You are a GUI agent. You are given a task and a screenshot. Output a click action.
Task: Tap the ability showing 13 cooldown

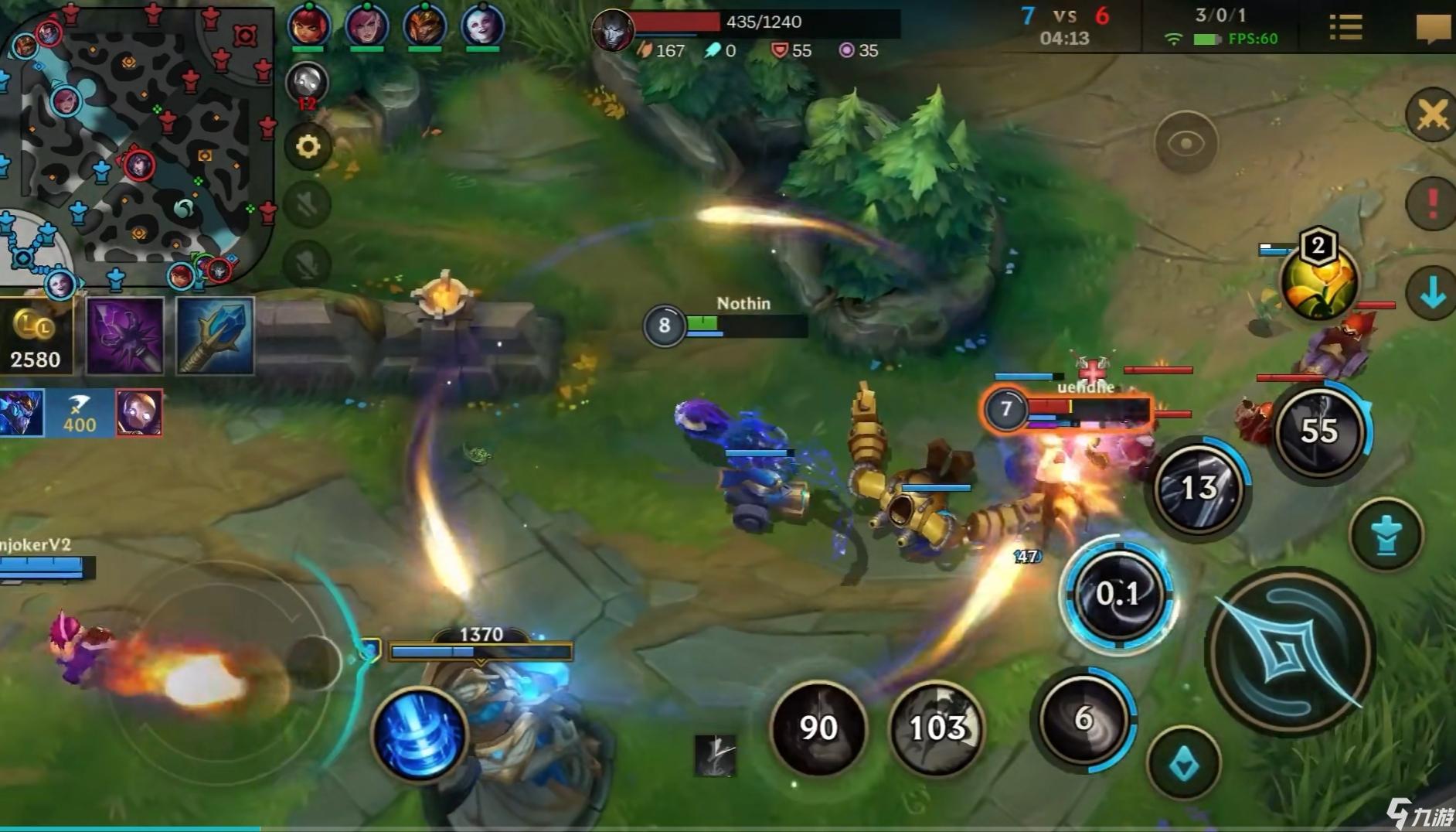pos(1199,488)
